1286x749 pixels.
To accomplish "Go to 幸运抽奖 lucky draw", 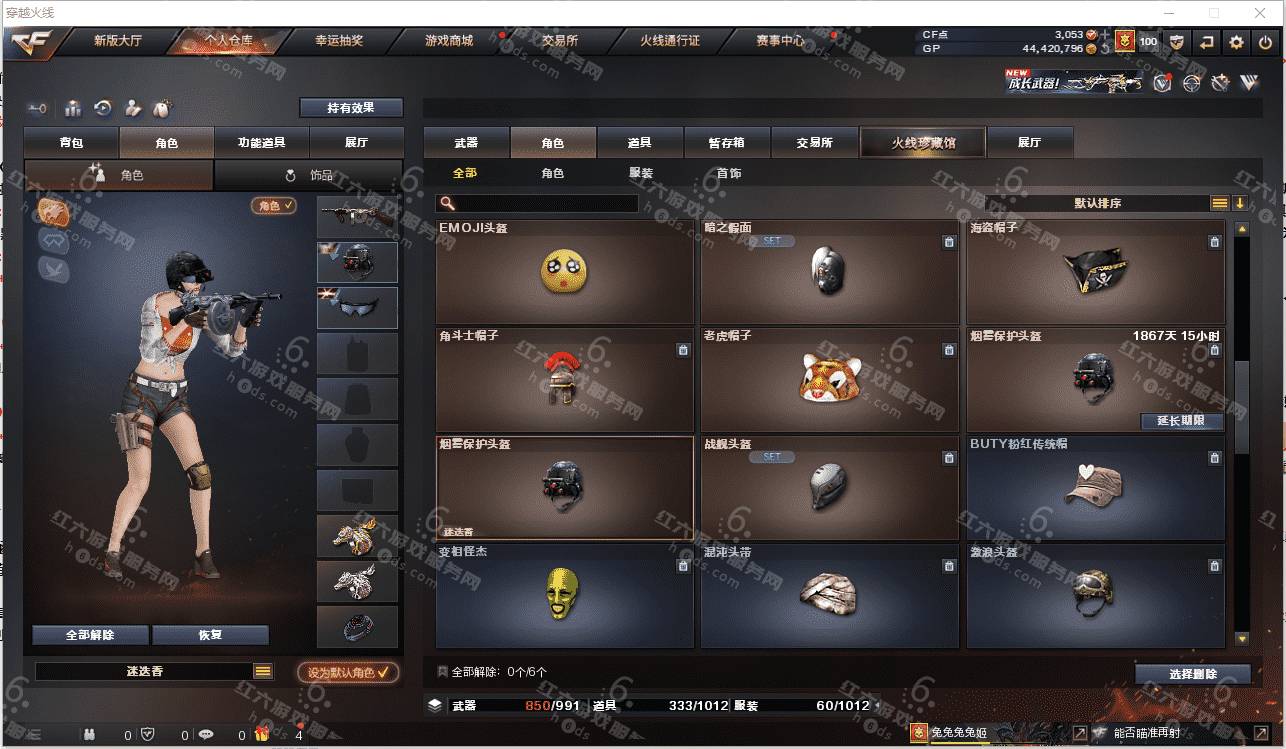I will click(x=339, y=41).
